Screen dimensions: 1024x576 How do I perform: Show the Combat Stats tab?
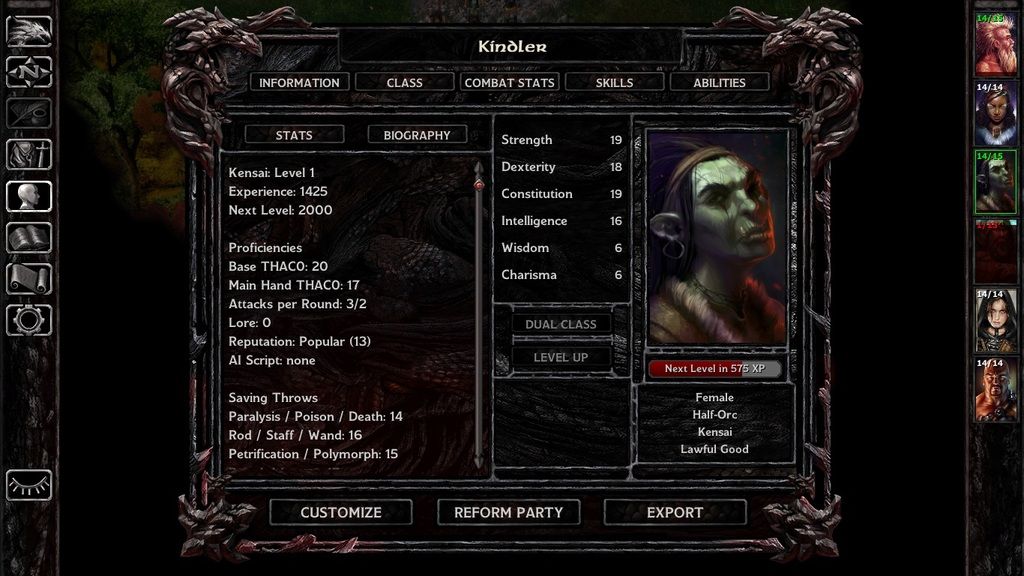(509, 83)
